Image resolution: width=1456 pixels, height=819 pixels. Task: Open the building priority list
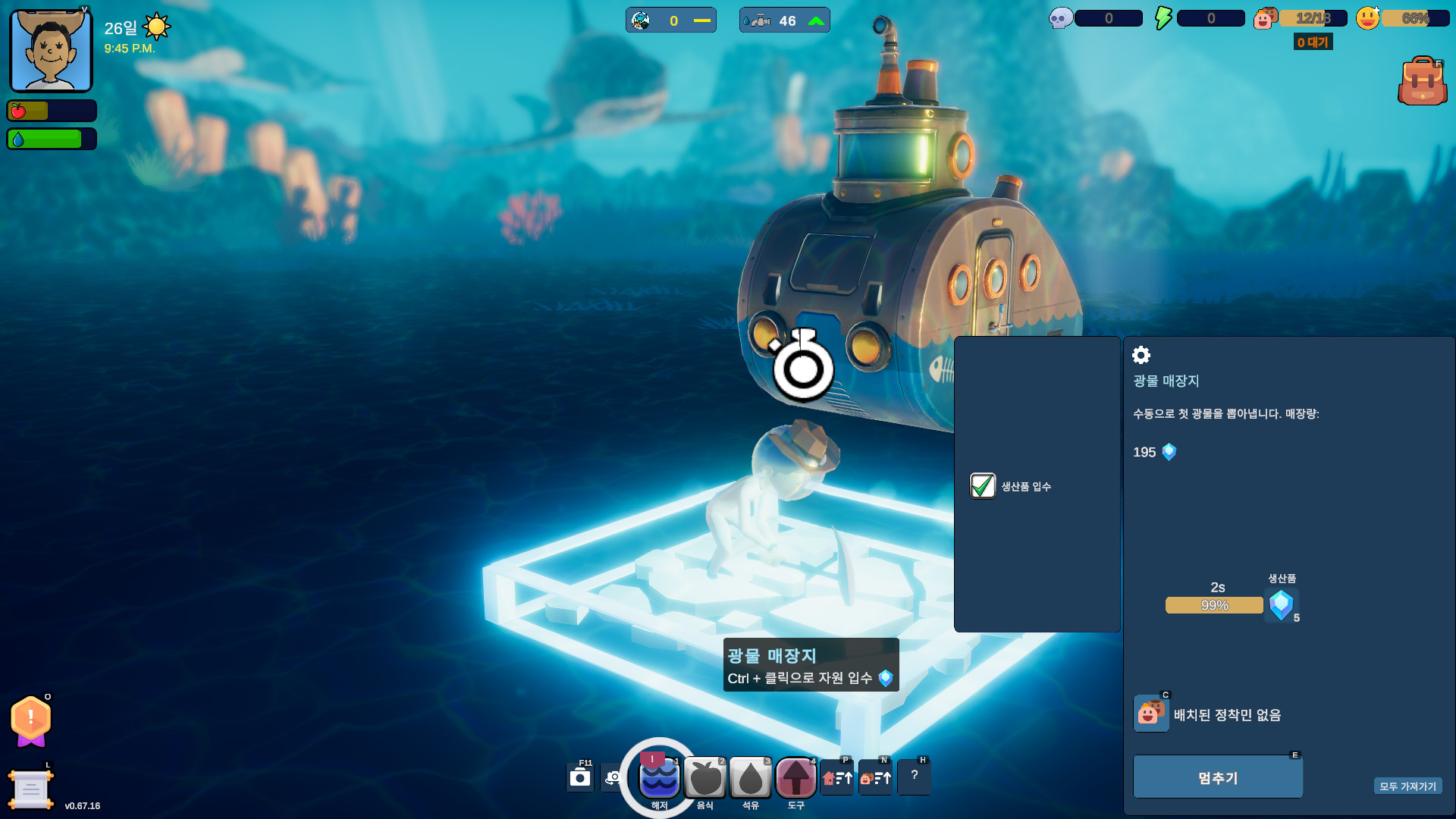coord(837,778)
